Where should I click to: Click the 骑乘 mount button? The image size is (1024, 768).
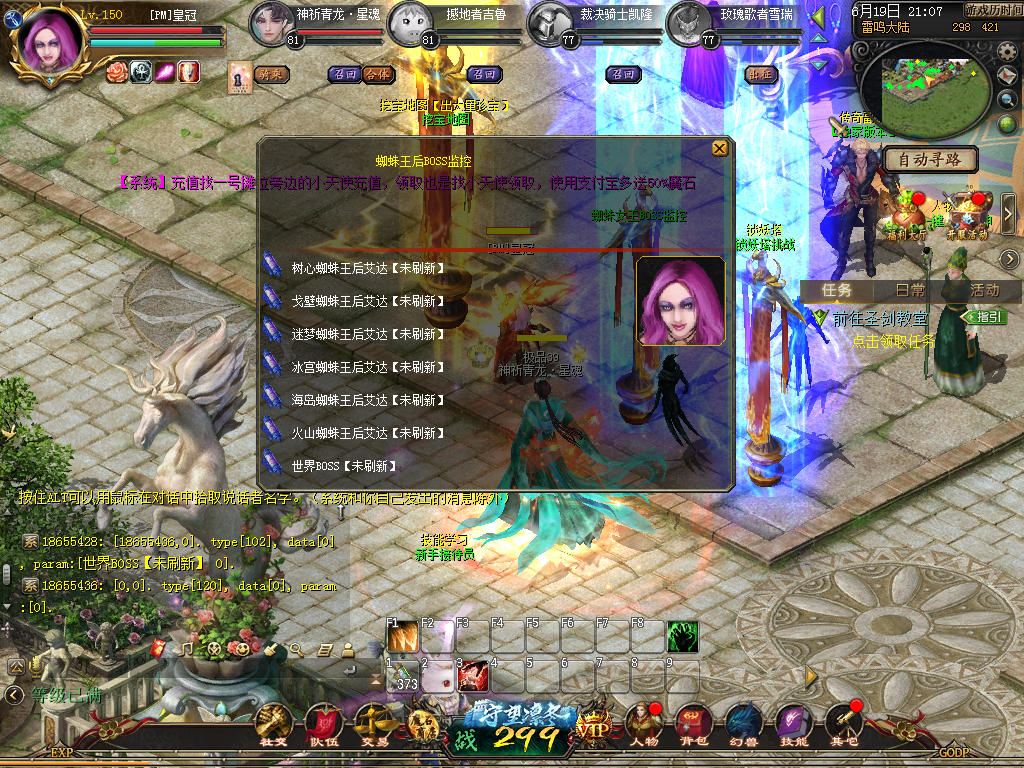[x=270, y=74]
